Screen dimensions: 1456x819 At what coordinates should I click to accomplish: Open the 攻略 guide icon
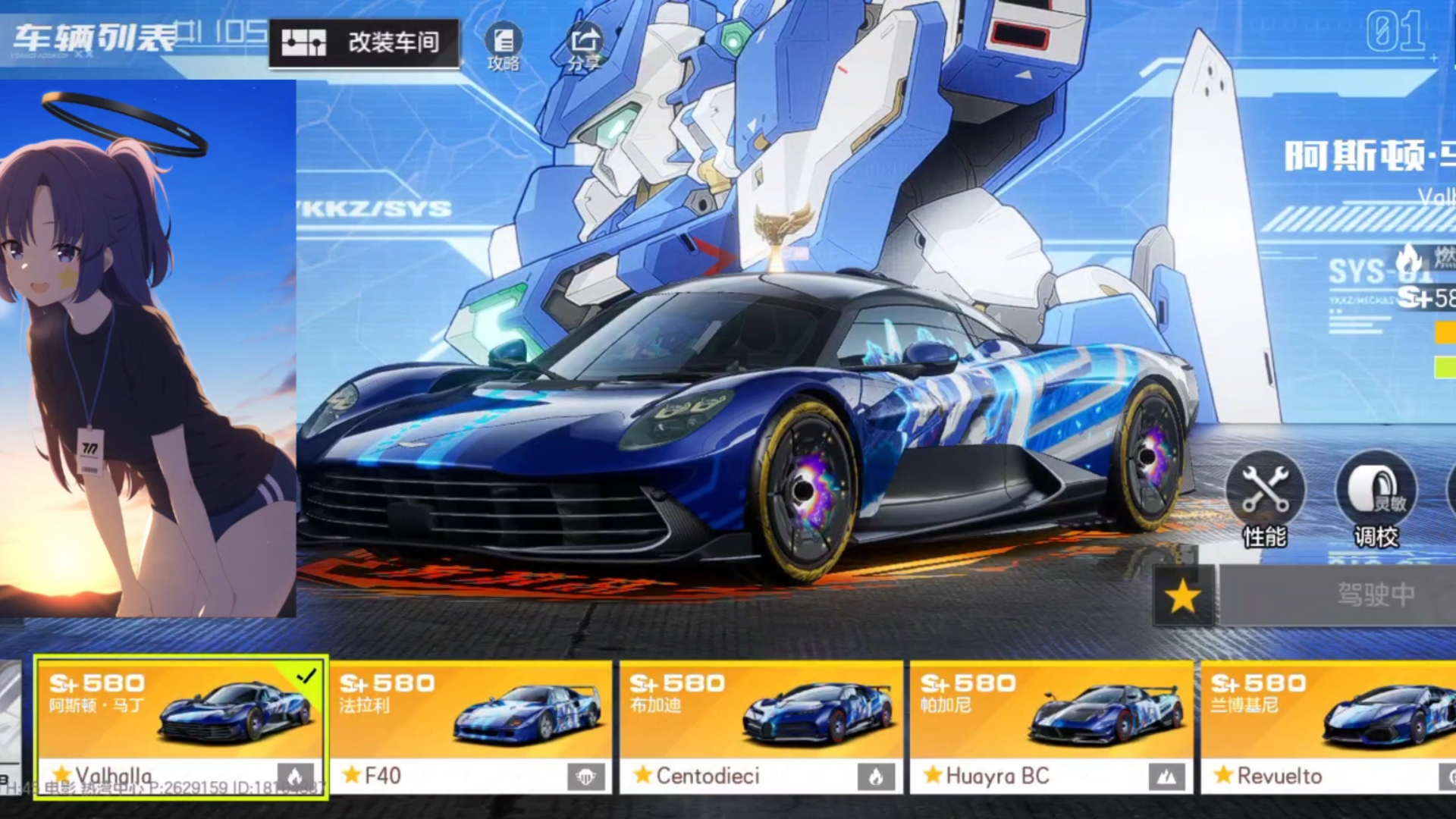click(504, 45)
